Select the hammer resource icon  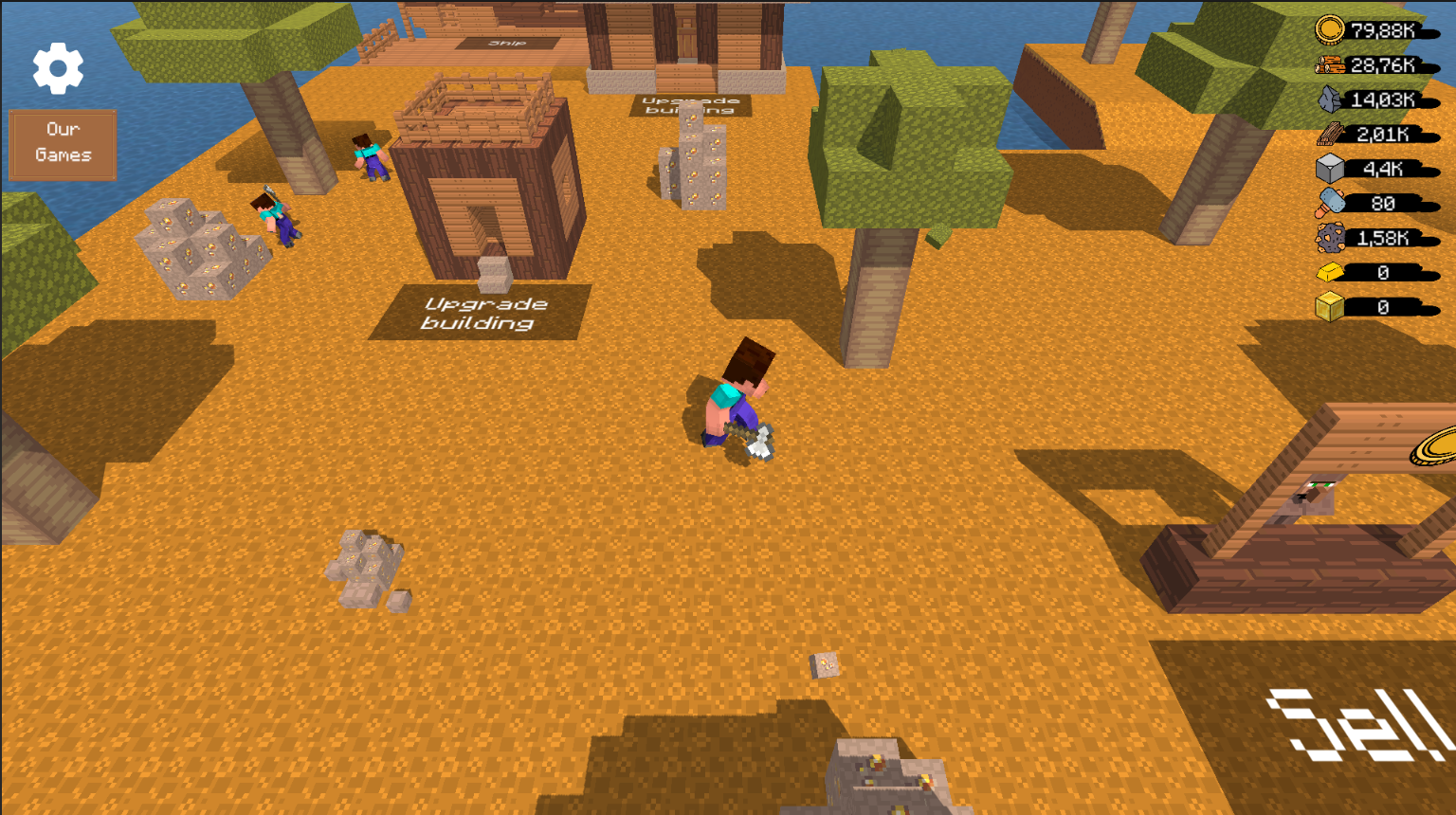(1331, 202)
